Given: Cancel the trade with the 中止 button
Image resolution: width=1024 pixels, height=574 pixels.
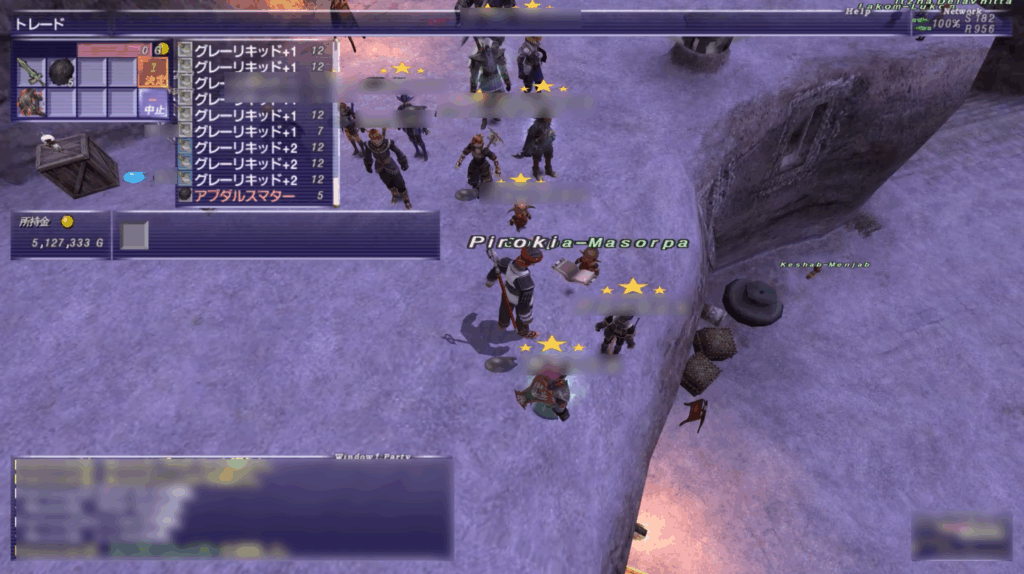Looking at the screenshot, I should pos(154,102).
